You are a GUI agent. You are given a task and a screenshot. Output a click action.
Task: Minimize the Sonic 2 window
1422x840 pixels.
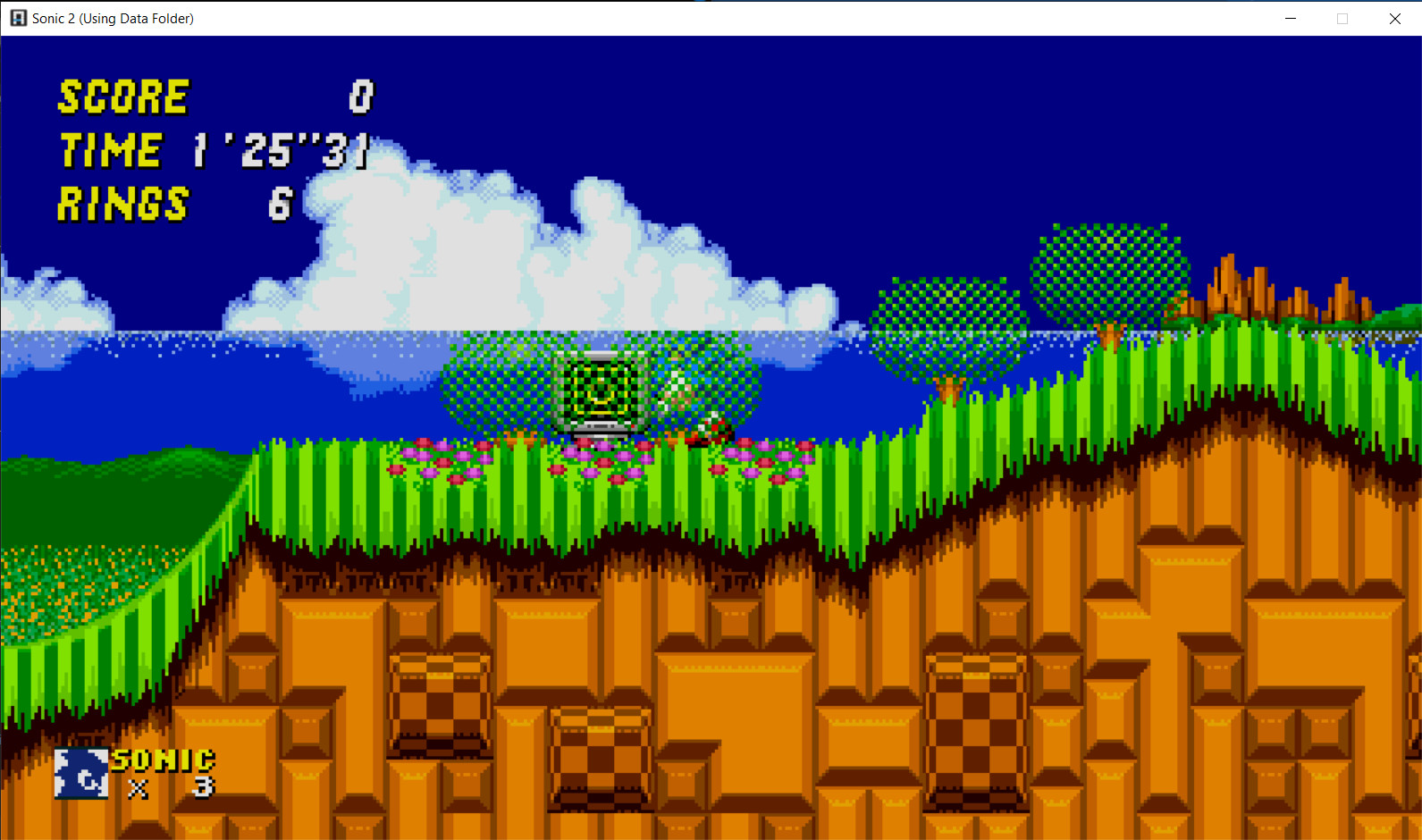[x=1291, y=18]
